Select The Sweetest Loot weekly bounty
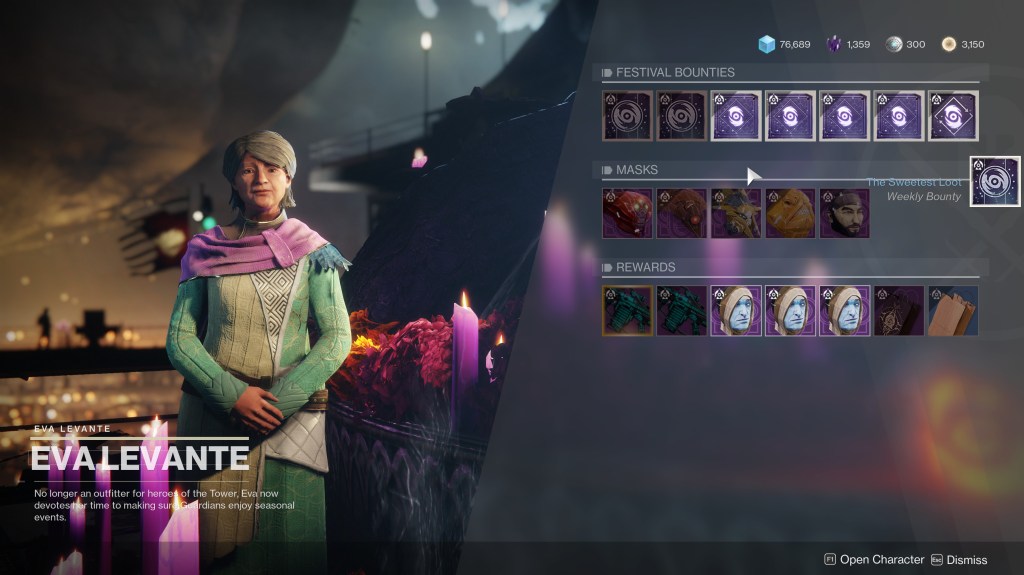1024x575 pixels. click(995, 181)
